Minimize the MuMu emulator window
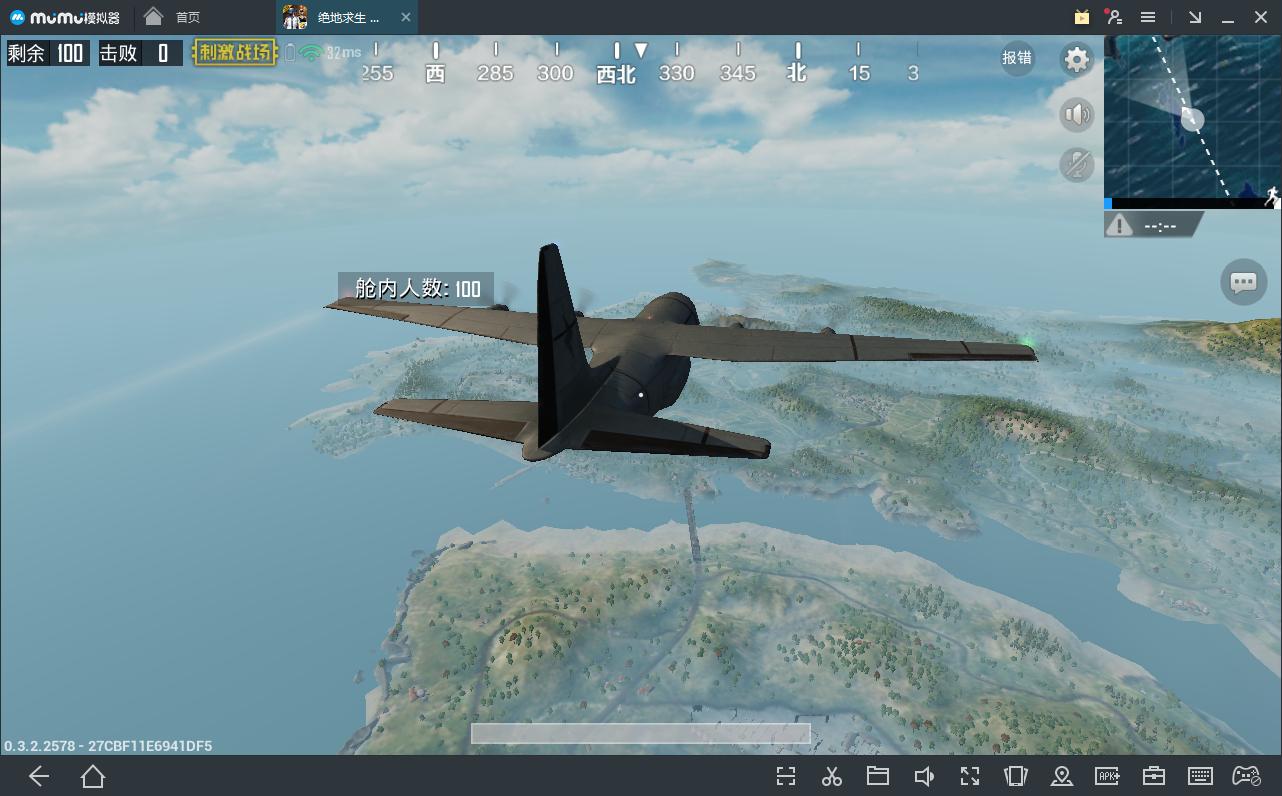This screenshot has width=1282, height=796. [x=1228, y=17]
